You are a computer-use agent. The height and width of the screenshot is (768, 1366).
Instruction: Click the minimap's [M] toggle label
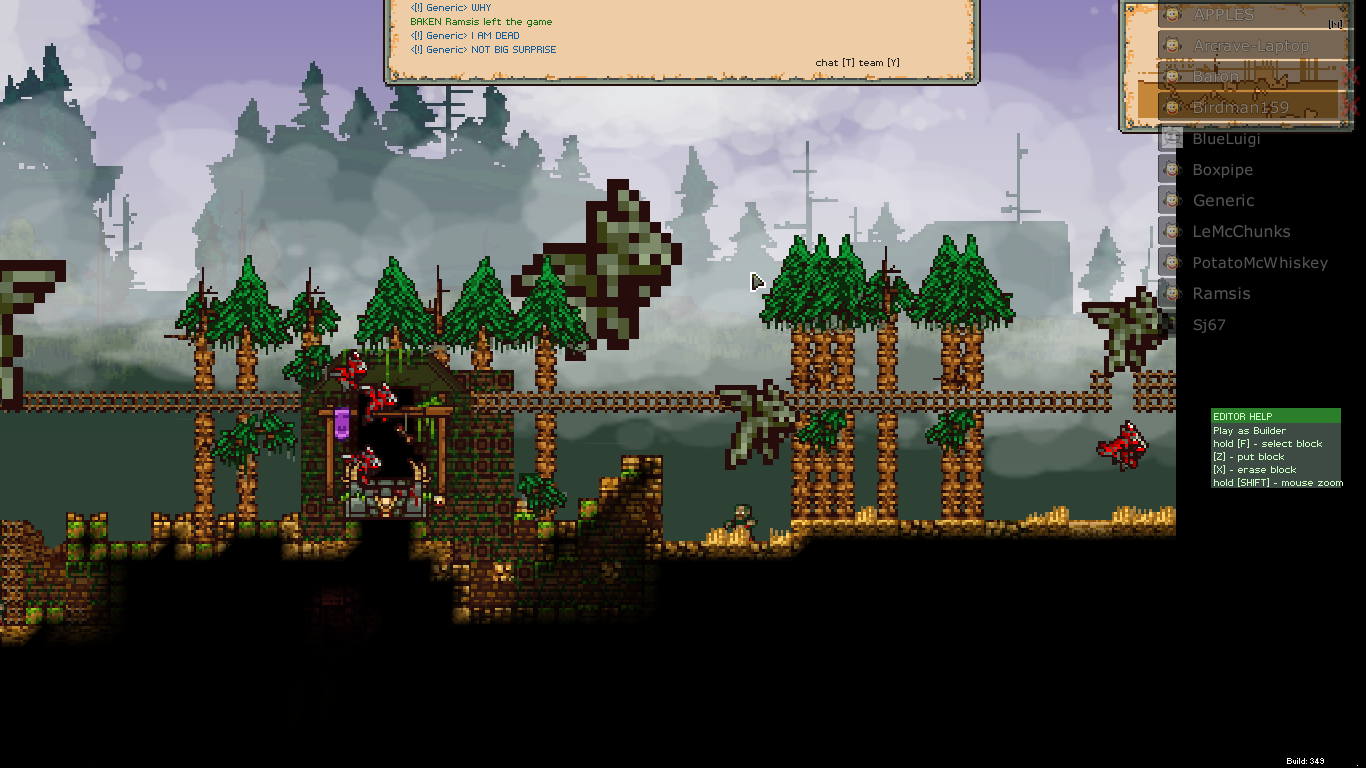pyautogui.click(x=1335, y=25)
